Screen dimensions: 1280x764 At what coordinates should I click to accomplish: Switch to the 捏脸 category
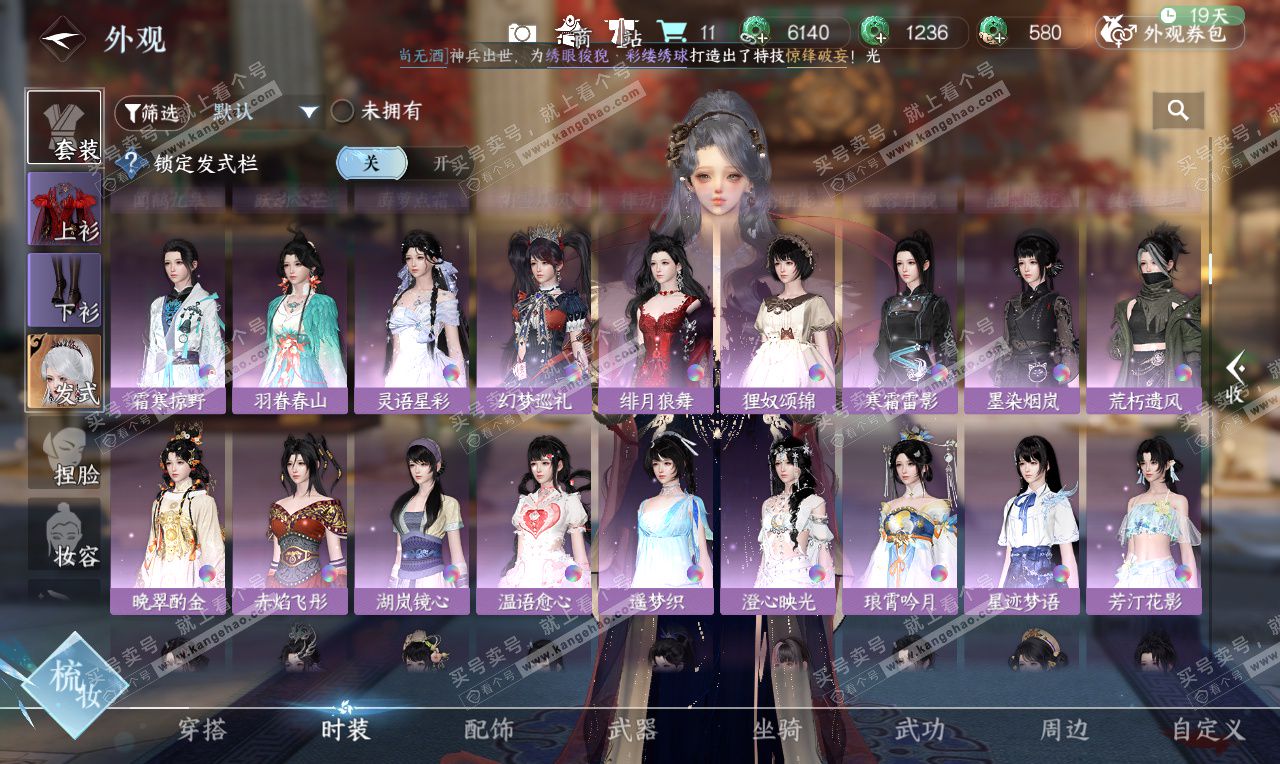click(64, 453)
